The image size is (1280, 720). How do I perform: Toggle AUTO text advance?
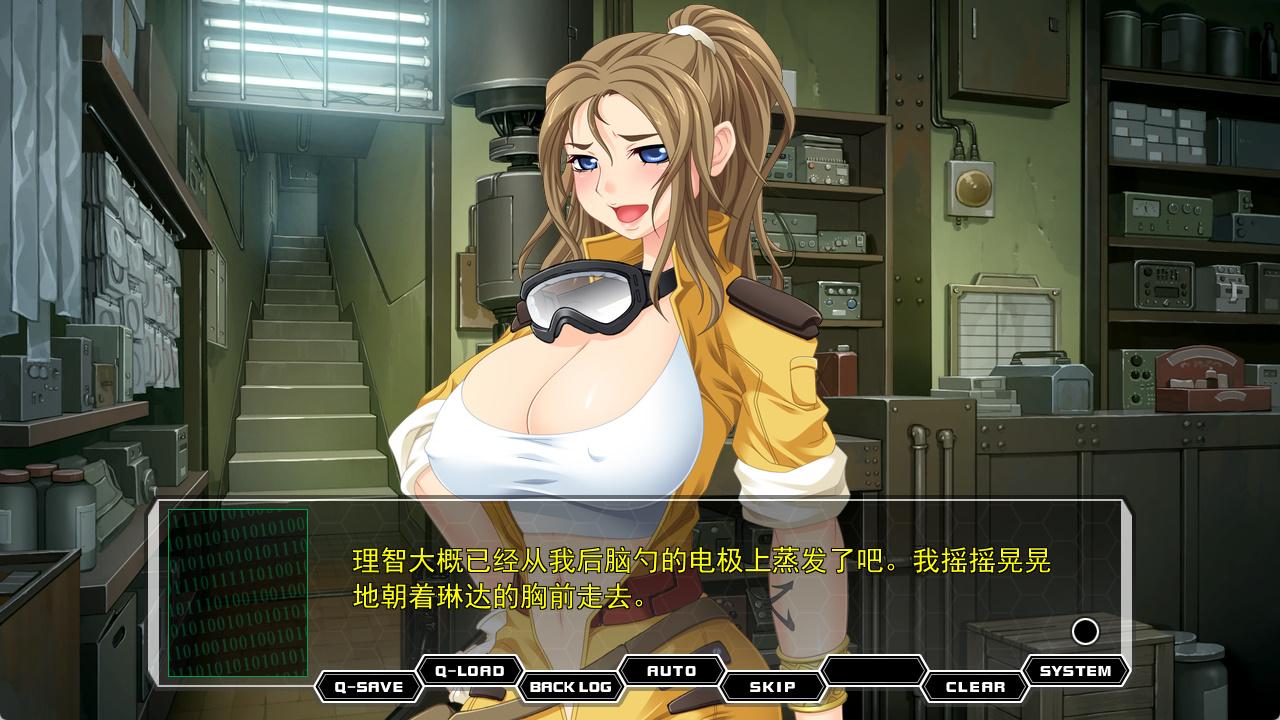[x=672, y=671]
